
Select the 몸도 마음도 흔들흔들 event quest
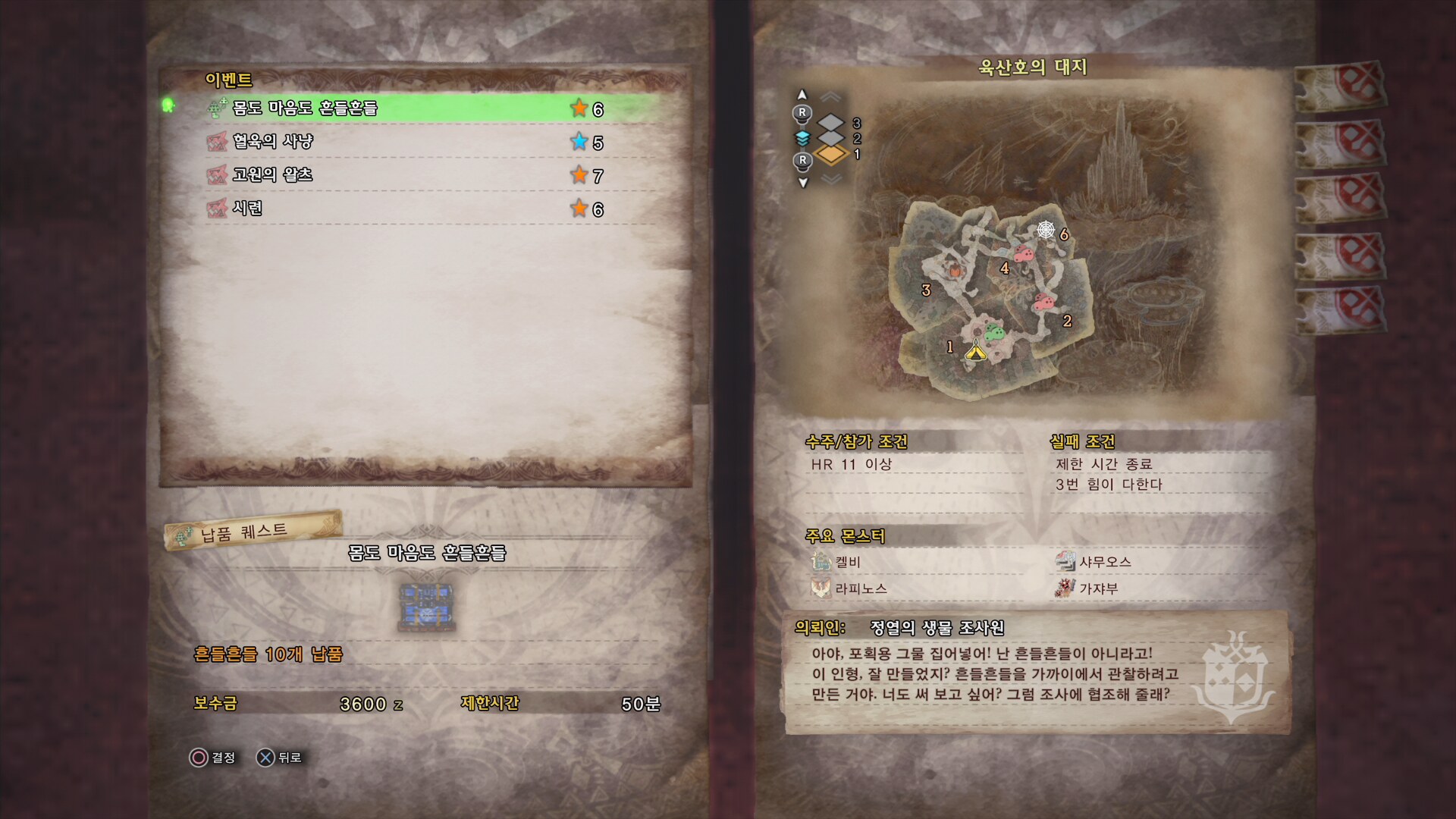pyautogui.click(x=409, y=108)
